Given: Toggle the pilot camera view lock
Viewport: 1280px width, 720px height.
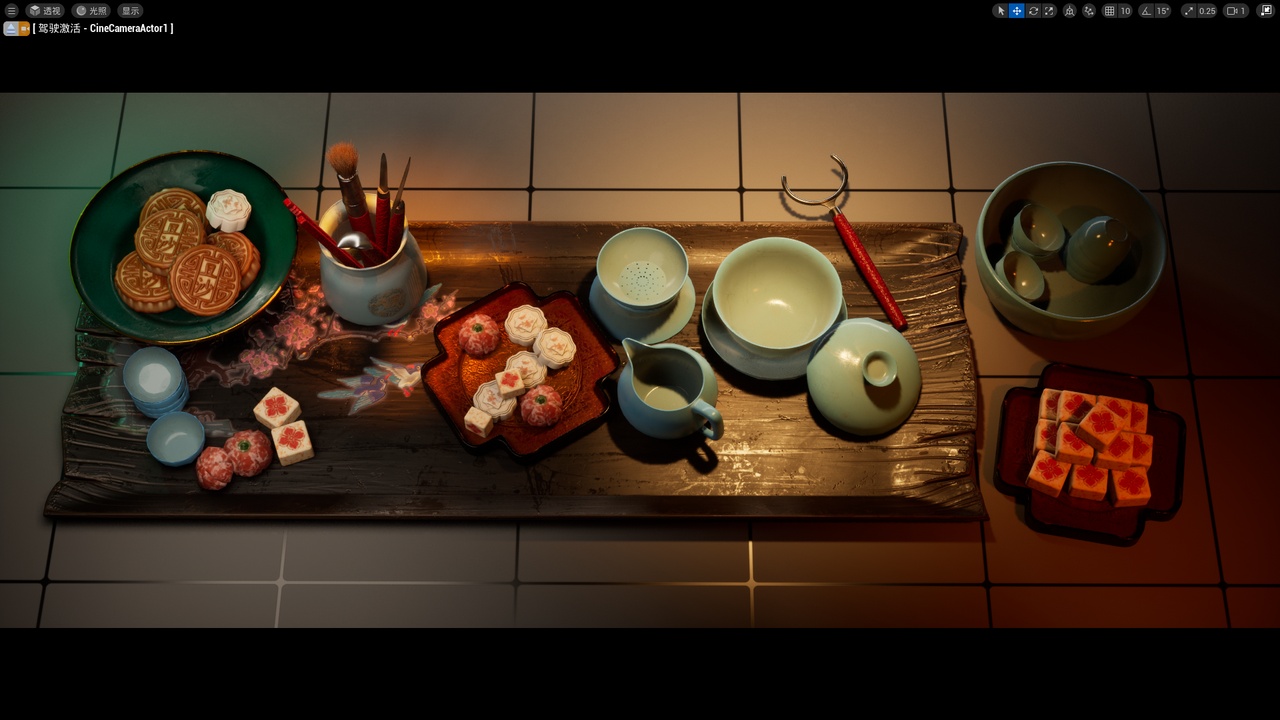Looking at the screenshot, I should tap(24, 28).
